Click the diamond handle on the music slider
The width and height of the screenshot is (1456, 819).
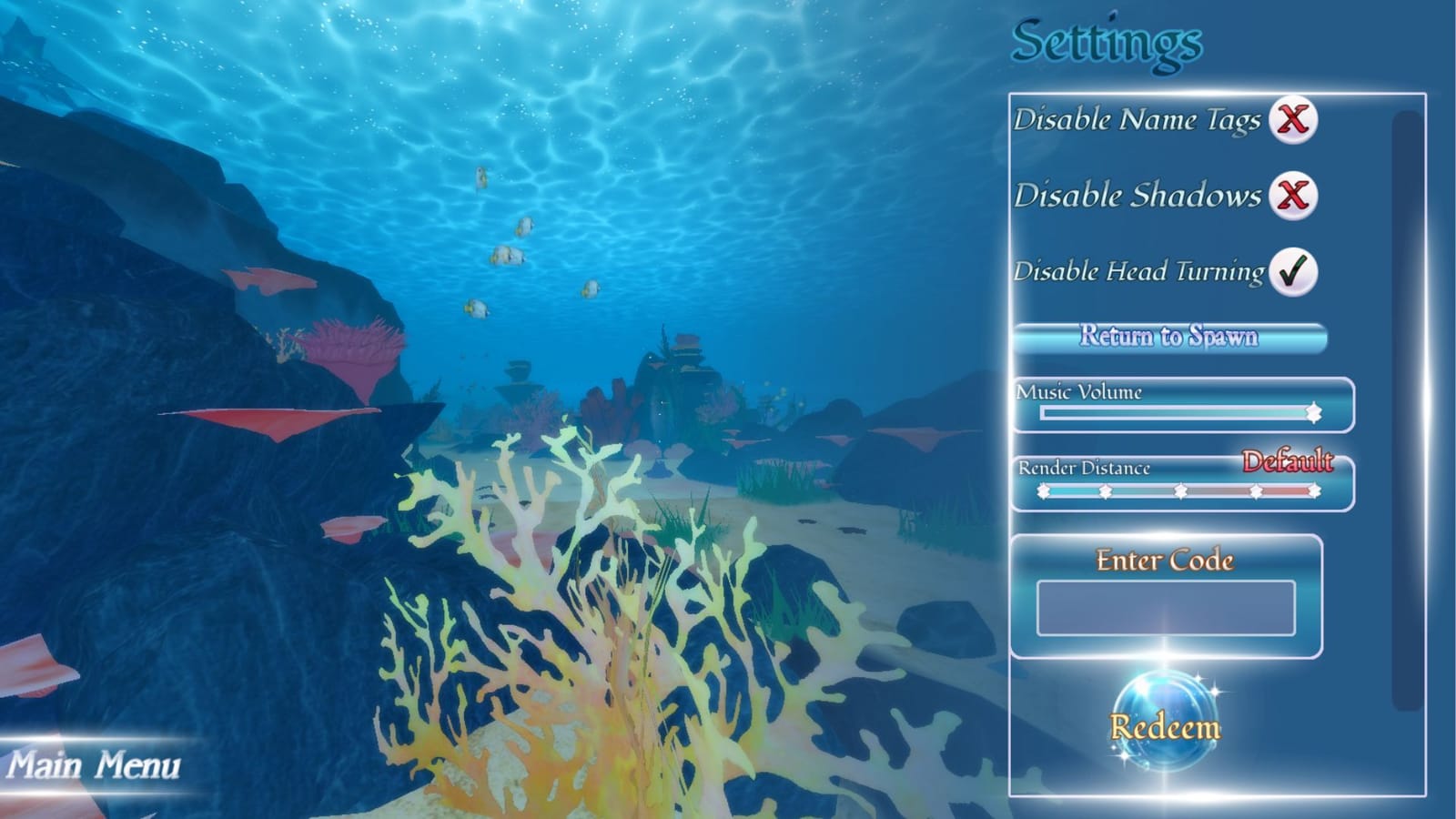pyautogui.click(x=1313, y=411)
